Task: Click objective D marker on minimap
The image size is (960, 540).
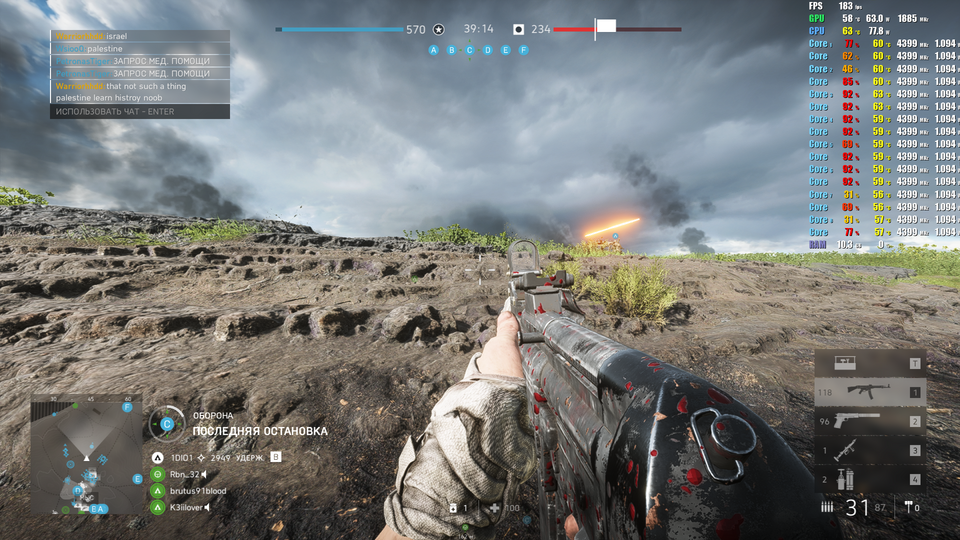Action: point(78,491)
